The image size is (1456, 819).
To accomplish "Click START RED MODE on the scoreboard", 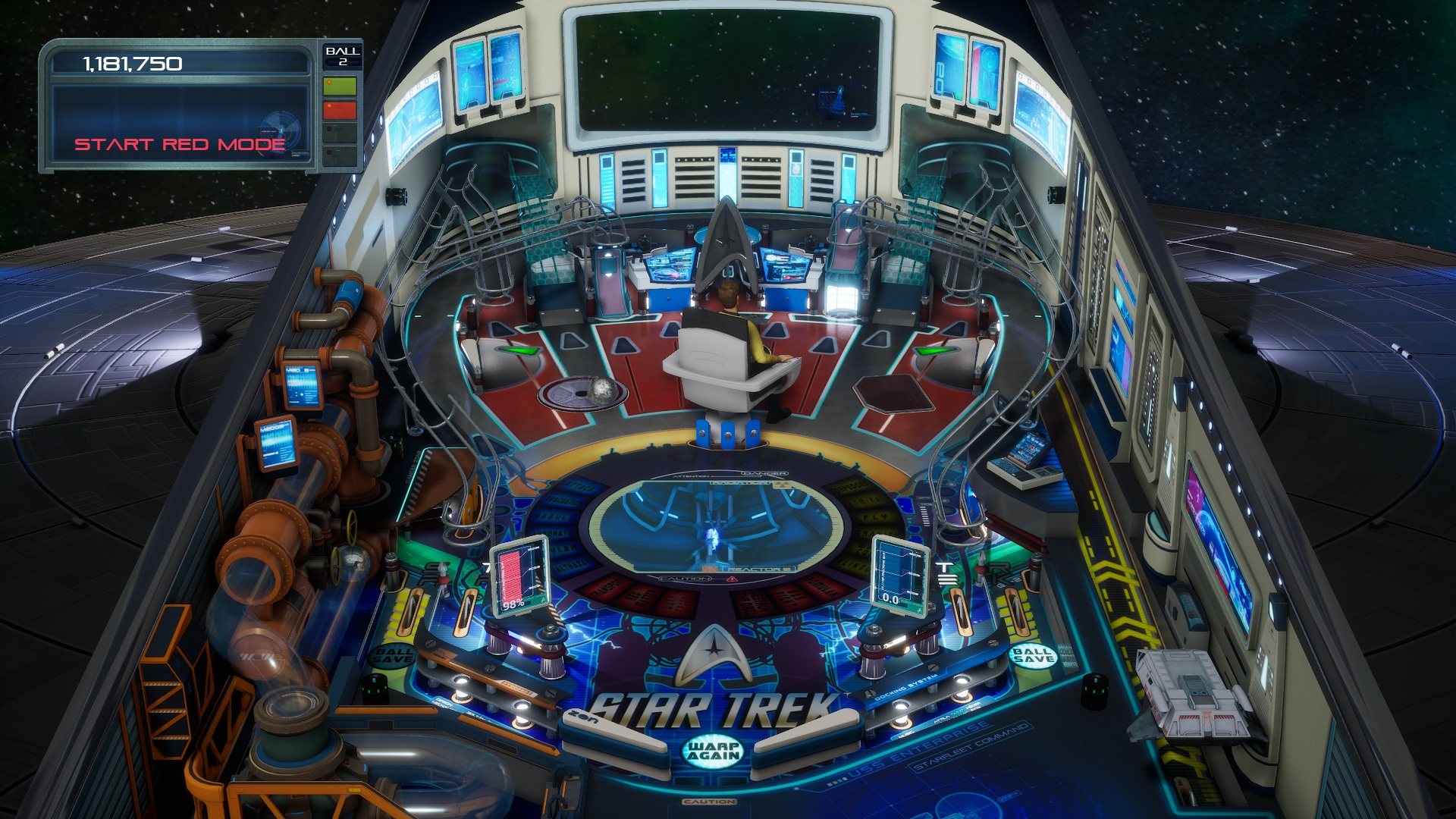I will [180, 143].
